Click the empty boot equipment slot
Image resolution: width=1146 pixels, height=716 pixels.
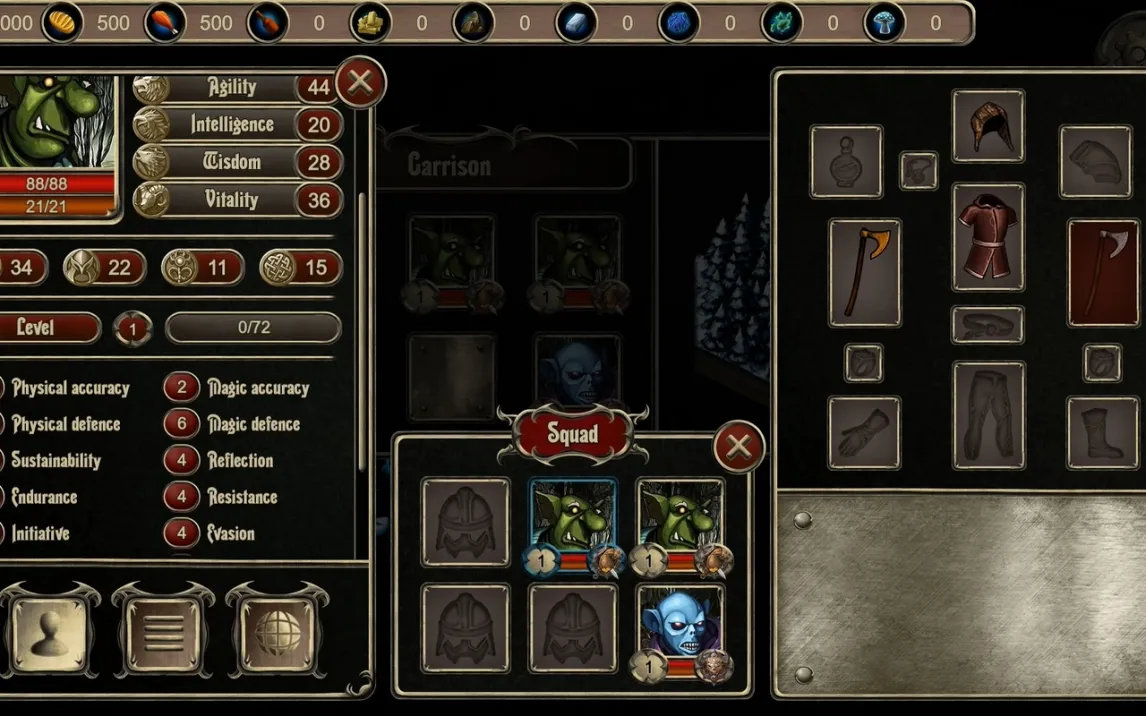click(x=1102, y=433)
